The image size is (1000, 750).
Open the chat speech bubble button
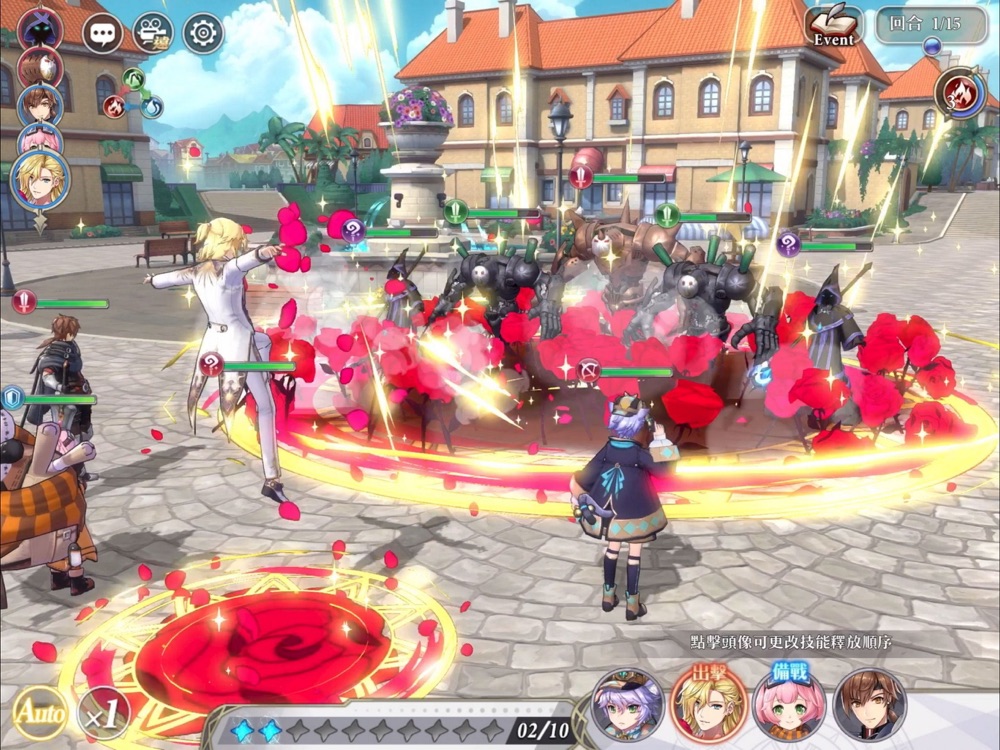tap(102, 34)
